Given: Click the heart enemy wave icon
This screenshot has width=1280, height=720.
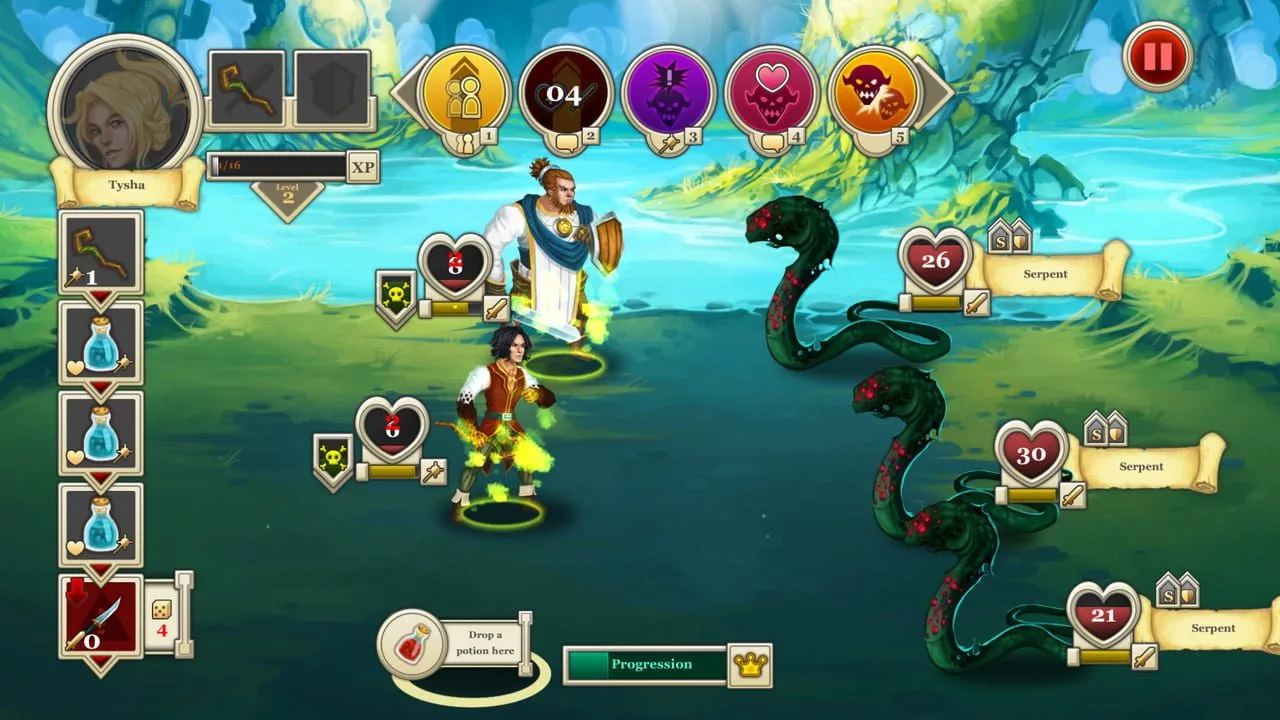Looking at the screenshot, I should pyautogui.click(x=773, y=91).
